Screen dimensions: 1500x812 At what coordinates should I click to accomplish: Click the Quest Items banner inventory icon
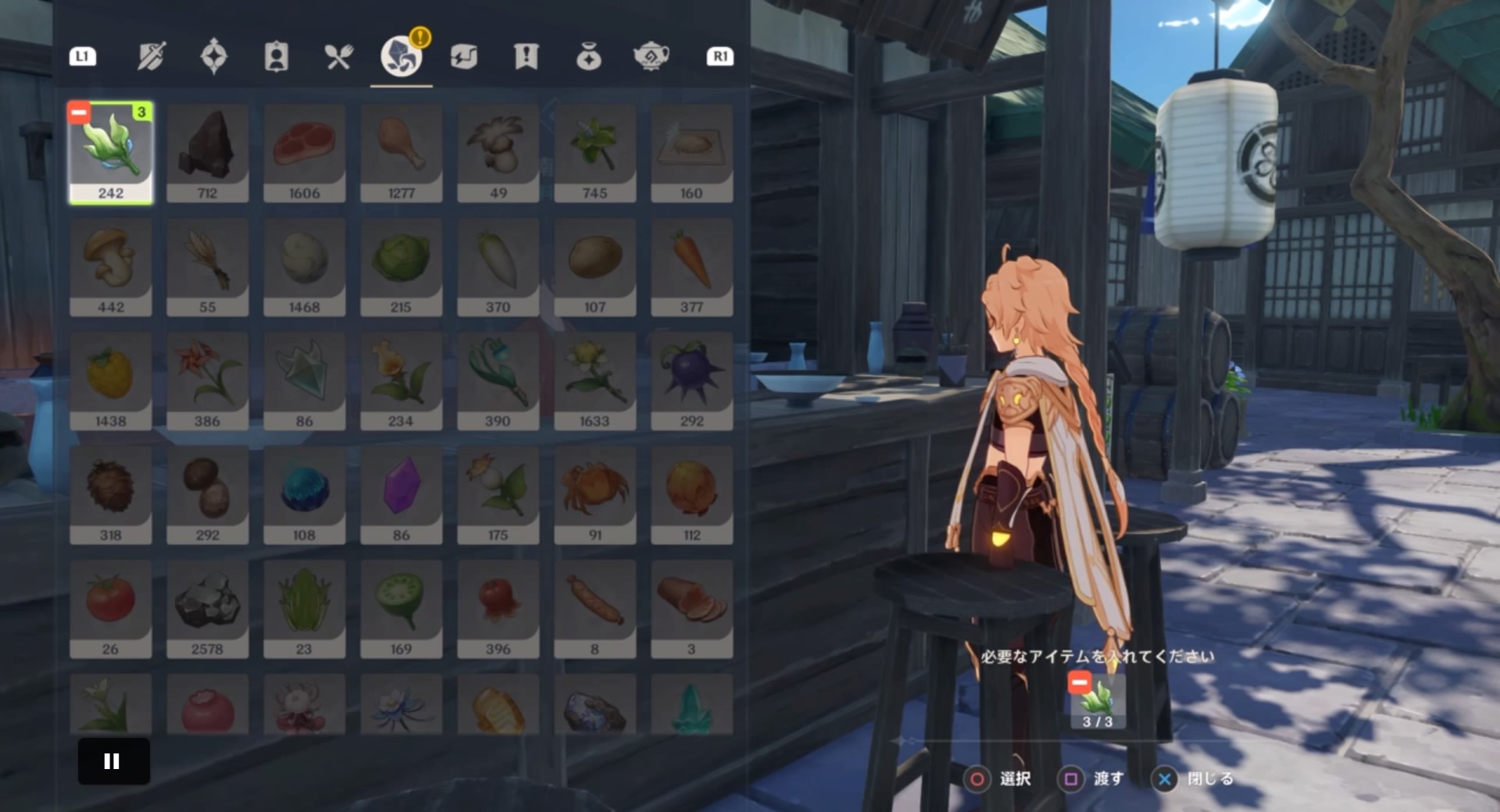[x=526, y=55]
